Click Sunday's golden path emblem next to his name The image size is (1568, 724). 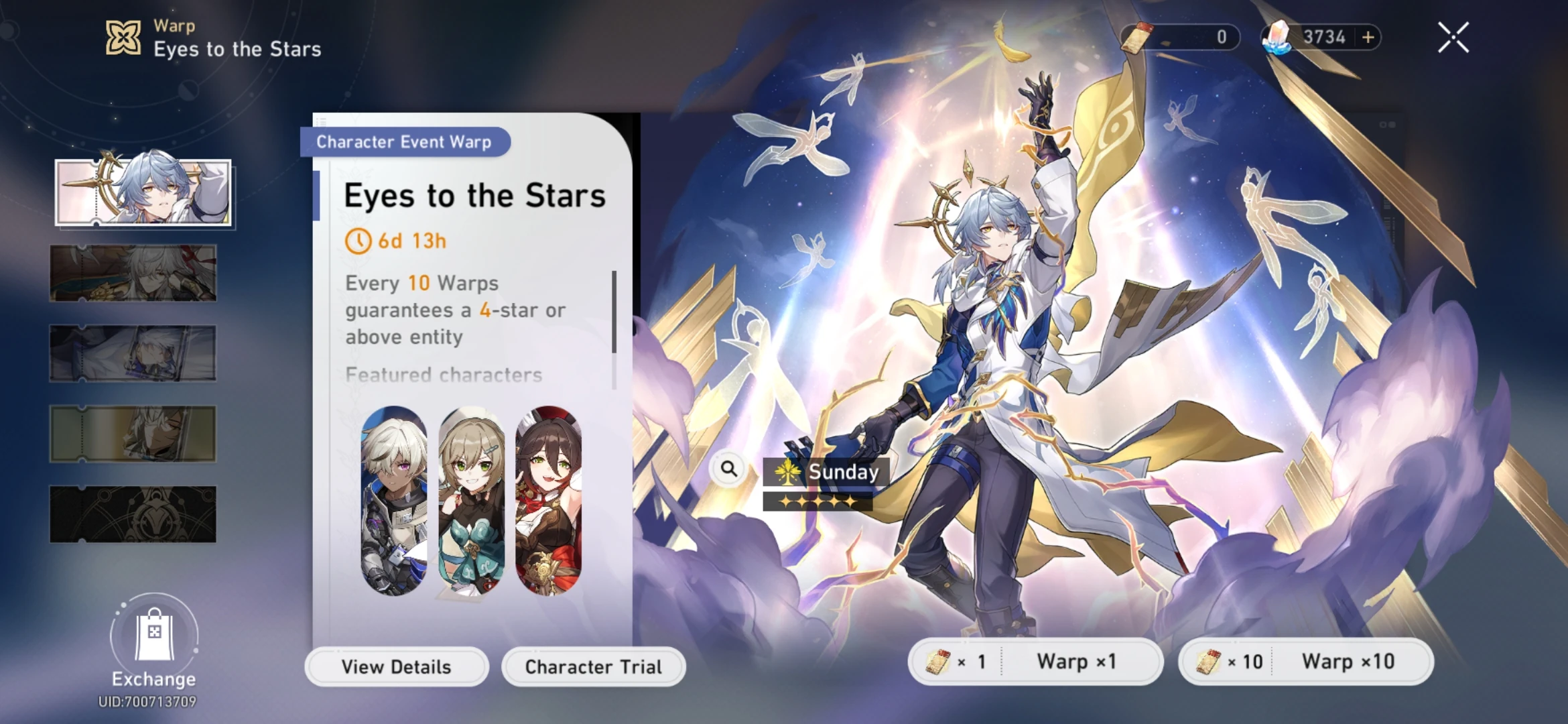pos(788,471)
